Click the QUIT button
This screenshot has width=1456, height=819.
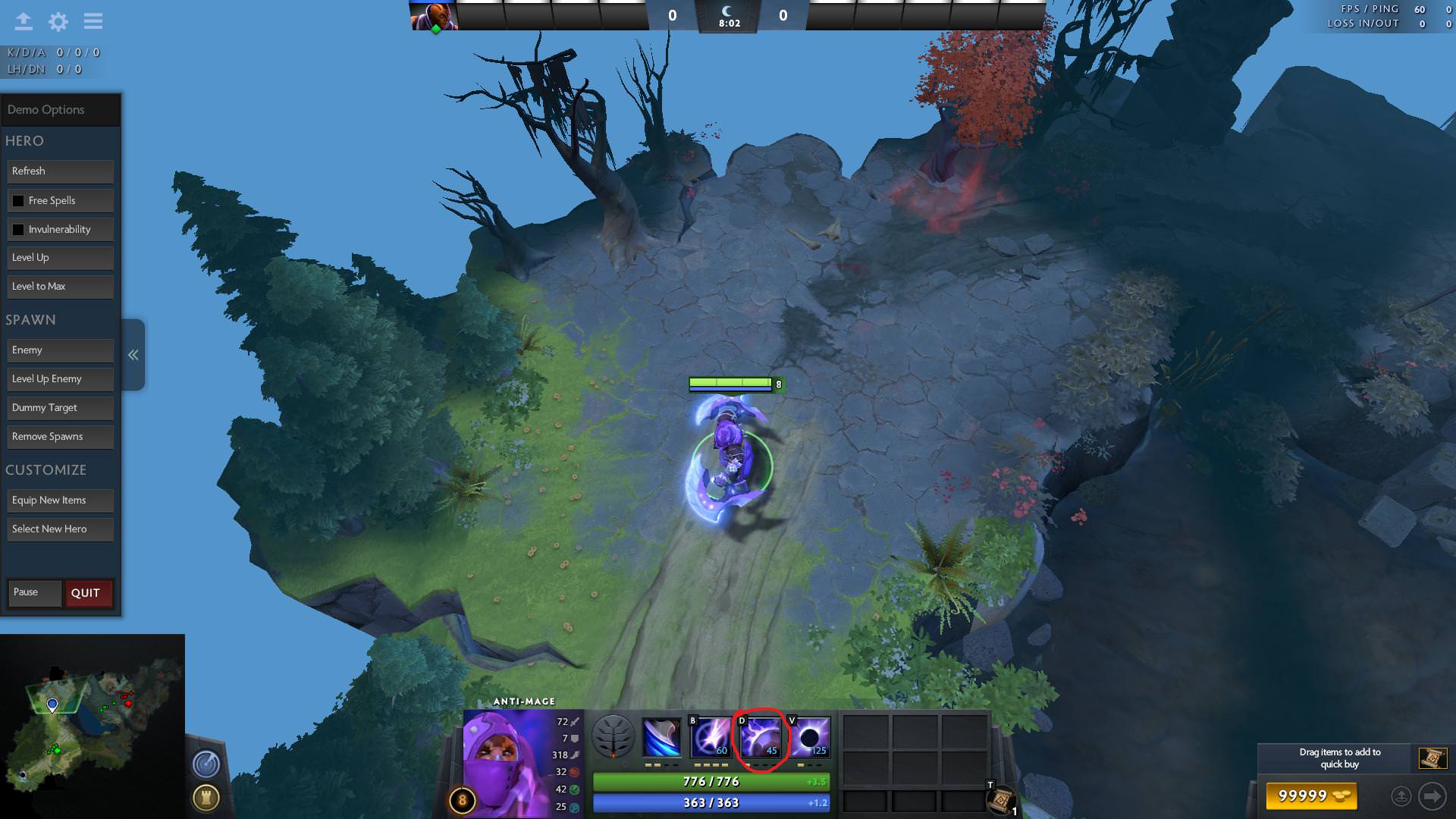coord(87,593)
